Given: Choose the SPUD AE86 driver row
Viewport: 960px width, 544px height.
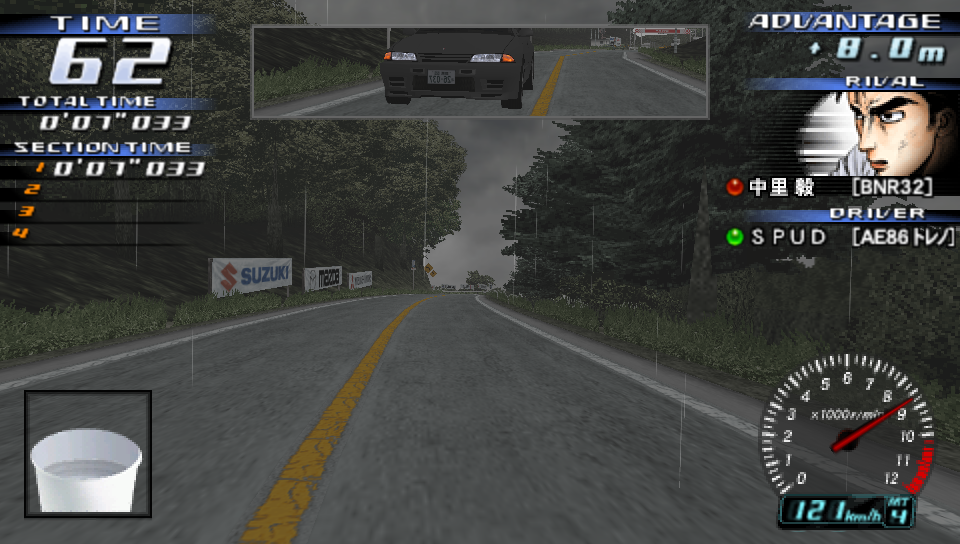Looking at the screenshot, I should click(x=840, y=237).
